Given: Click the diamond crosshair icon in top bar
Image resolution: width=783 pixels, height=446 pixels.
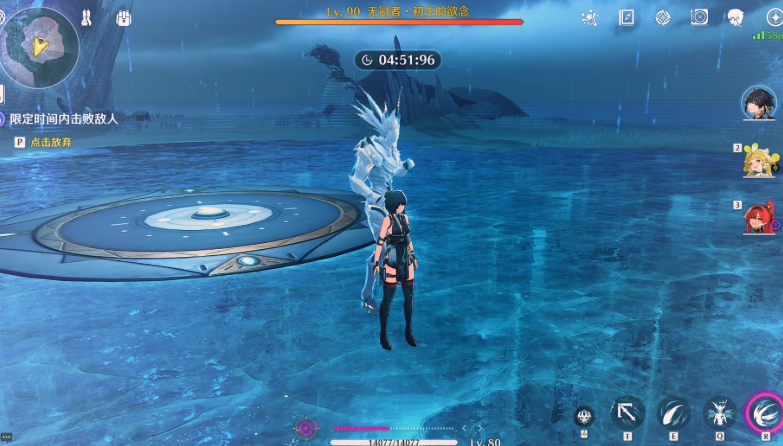Looking at the screenshot, I should (x=663, y=18).
